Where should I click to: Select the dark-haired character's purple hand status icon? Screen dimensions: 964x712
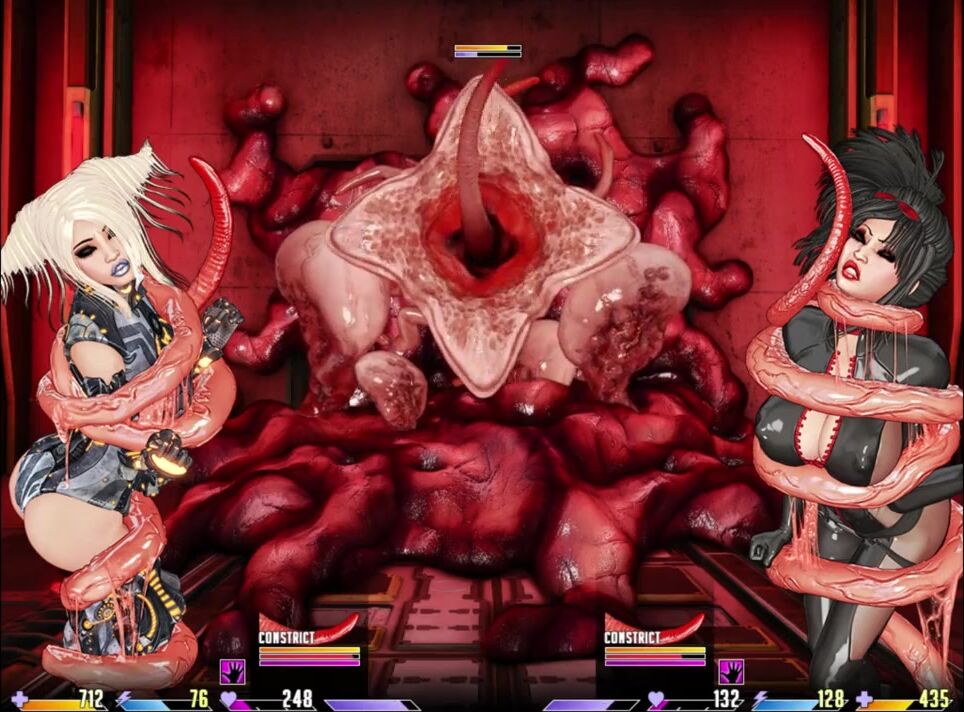731,670
